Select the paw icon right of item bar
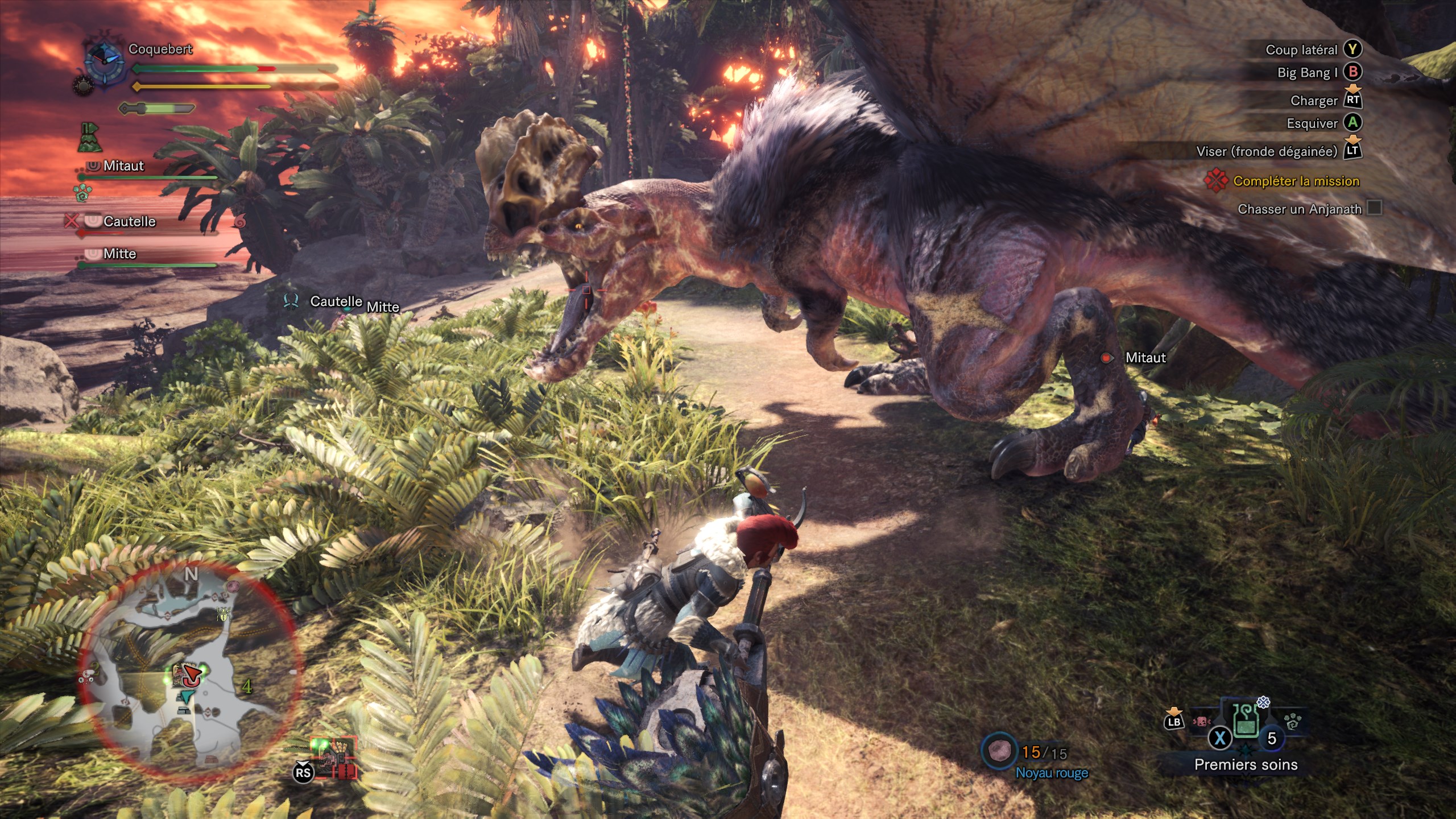Image resolution: width=1456 pixels, height=819 pixels. pyautogui.click(x=1293, y=722)
